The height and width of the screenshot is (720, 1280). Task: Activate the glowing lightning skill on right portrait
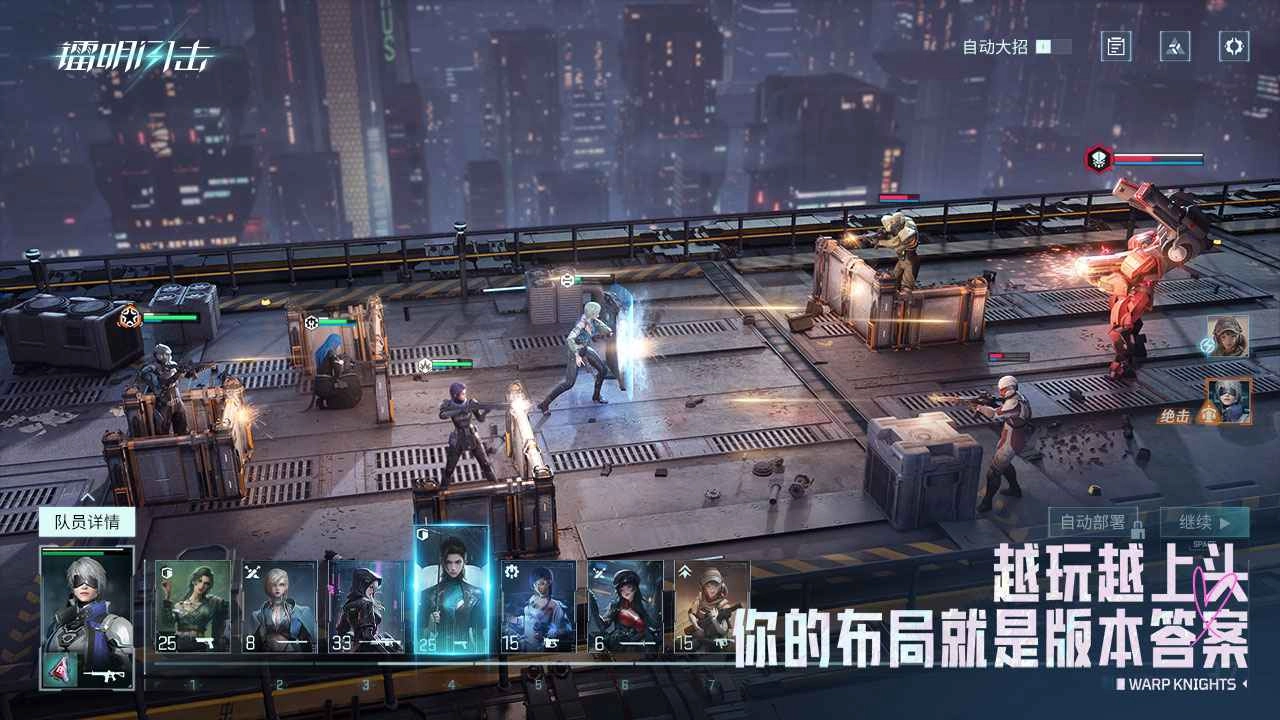1207,347
